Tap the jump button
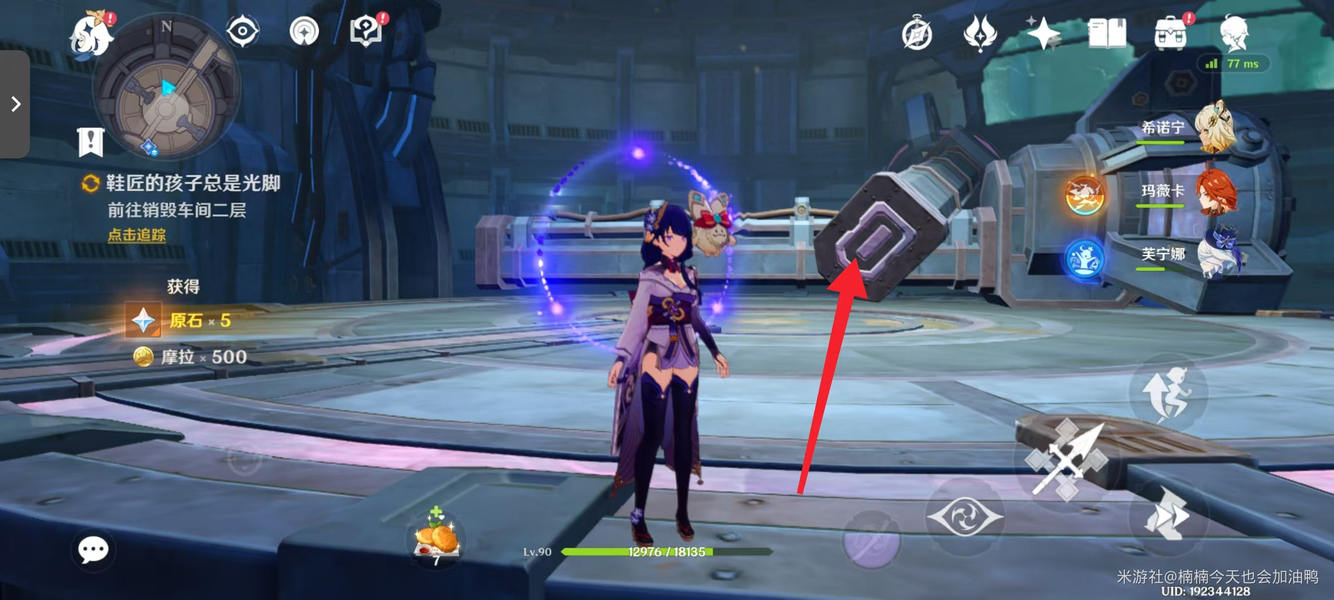Image resolution: width=1334 pixels, height=600 pixels. coord(1169,392)
